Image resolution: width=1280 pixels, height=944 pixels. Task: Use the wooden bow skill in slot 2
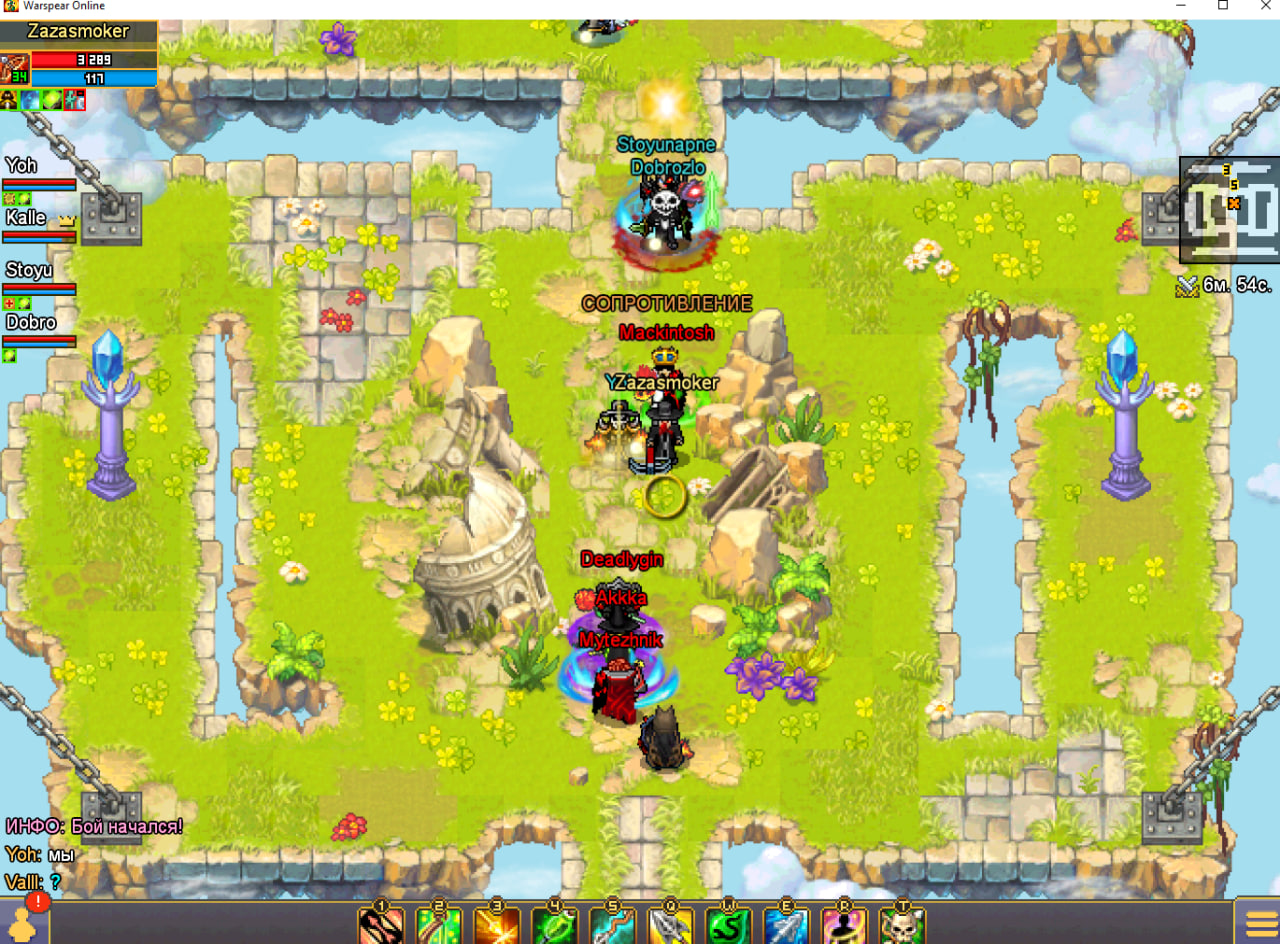point(439,926)
